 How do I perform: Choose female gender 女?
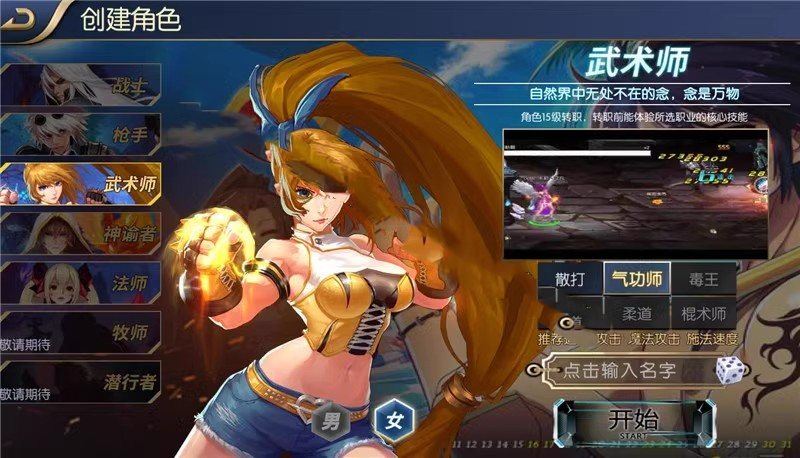click(x=391, y=418)
